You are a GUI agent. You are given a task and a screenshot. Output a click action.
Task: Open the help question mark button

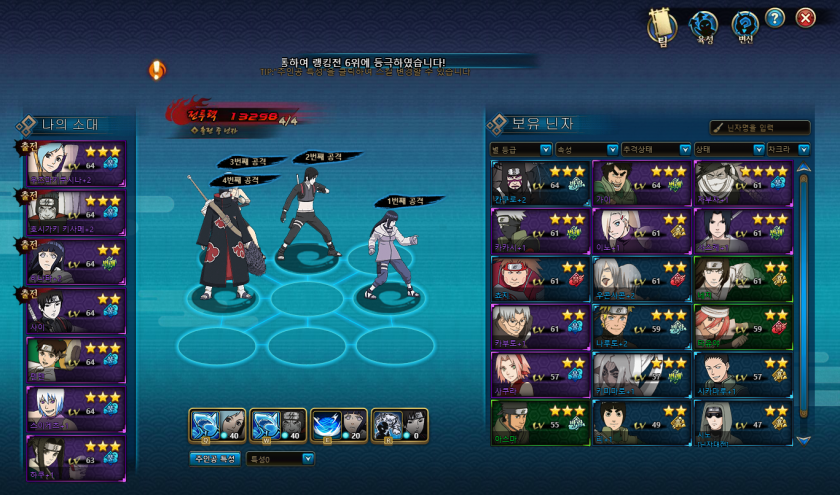pos(775,18)
